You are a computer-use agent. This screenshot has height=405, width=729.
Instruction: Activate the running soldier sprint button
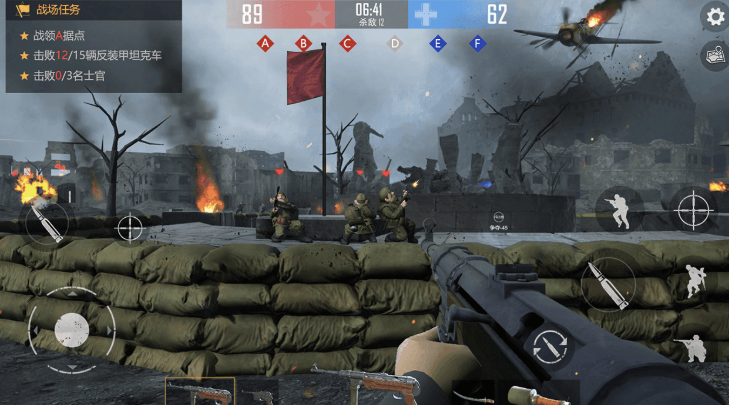point(618,209)
